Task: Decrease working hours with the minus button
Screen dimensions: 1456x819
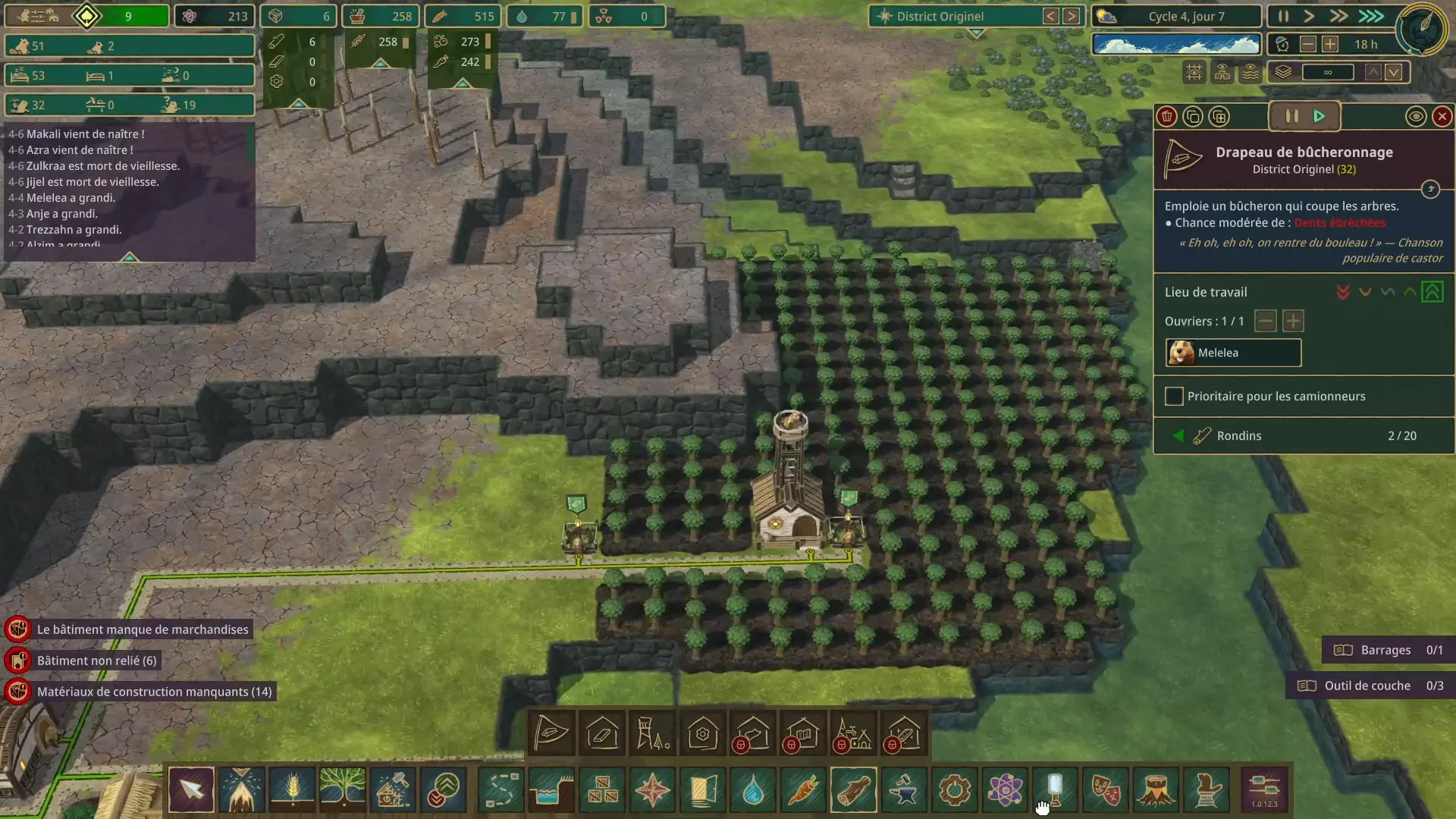Action: pyautogui.click(x=1307, y=45)
